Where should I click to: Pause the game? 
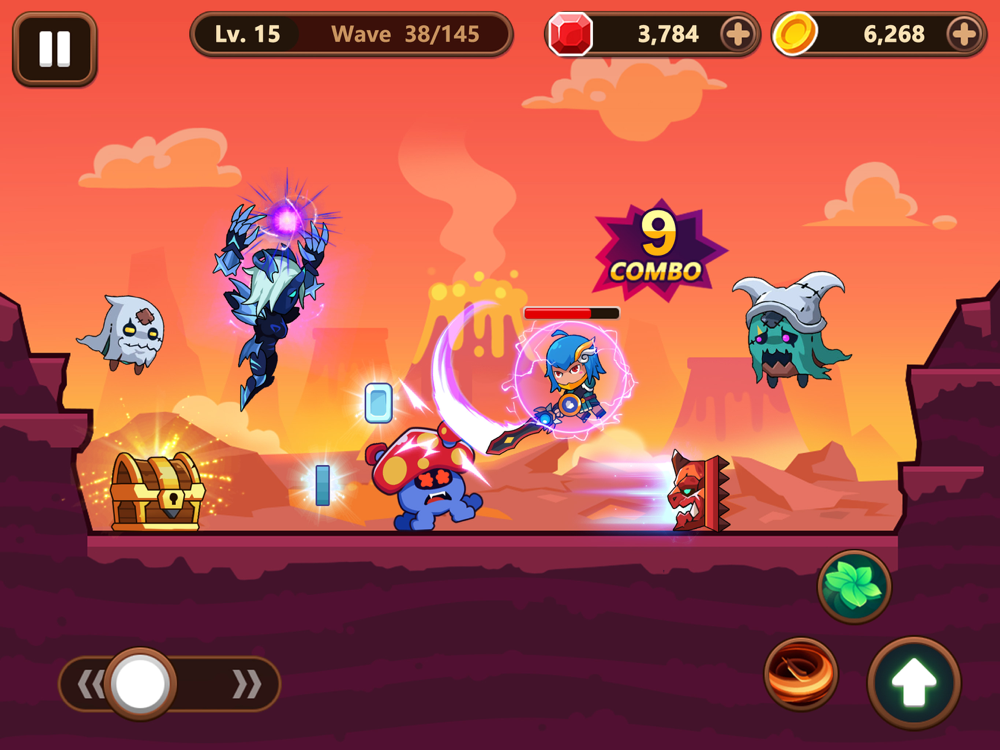[54, 48]
